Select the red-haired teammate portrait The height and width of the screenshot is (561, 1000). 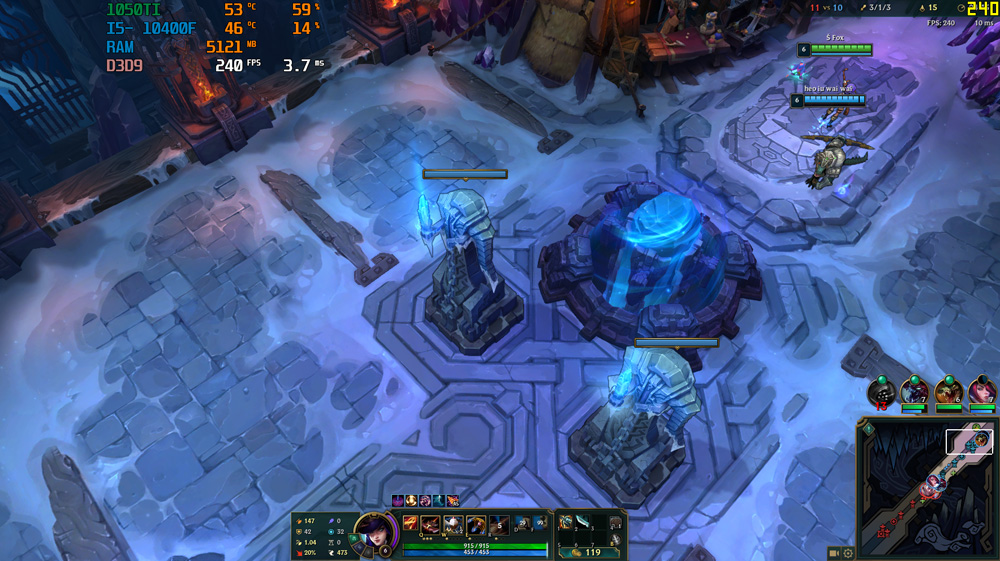point(982,390)
